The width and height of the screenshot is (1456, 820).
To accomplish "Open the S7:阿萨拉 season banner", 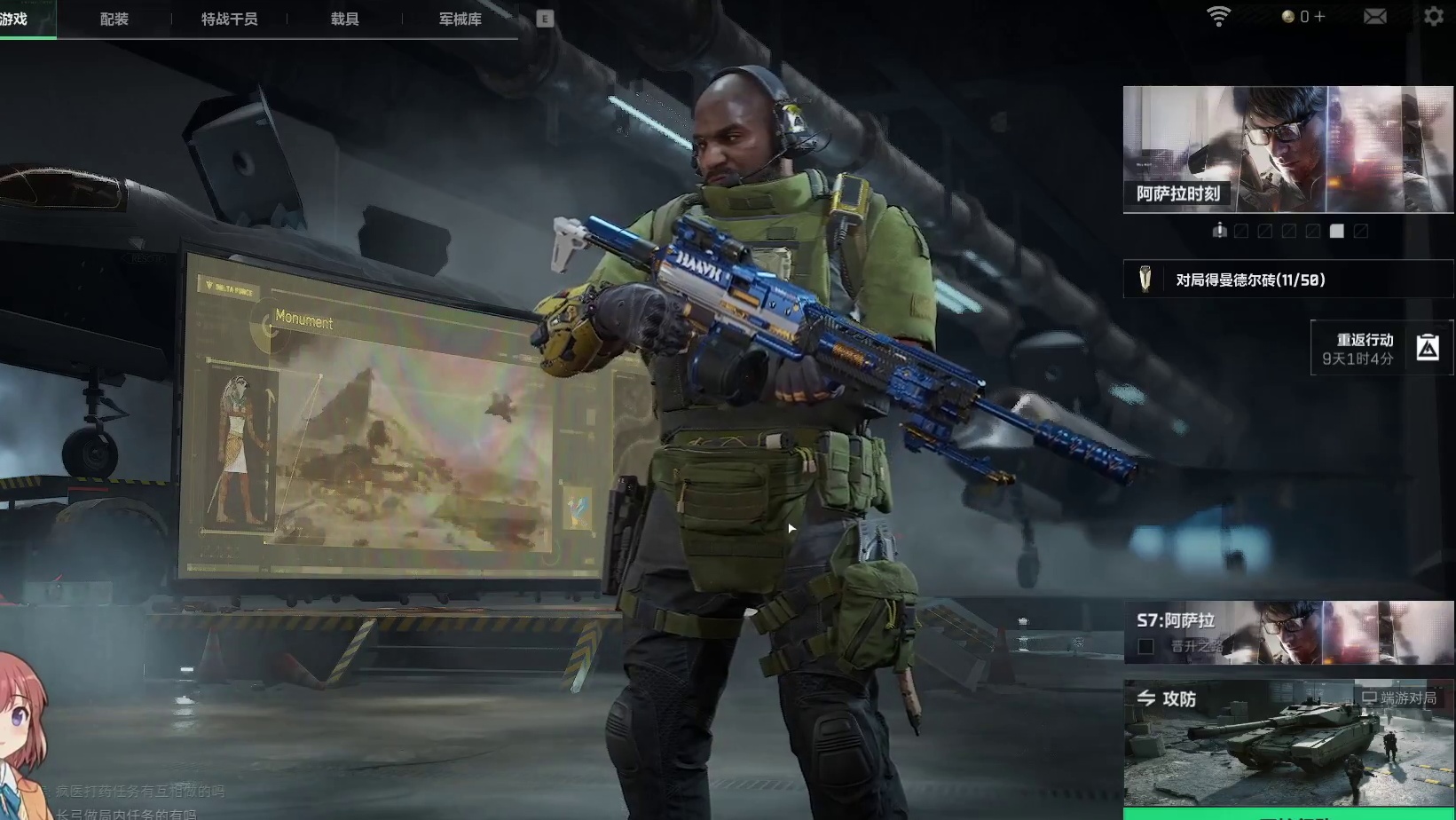I will (x=1288, y=632).
